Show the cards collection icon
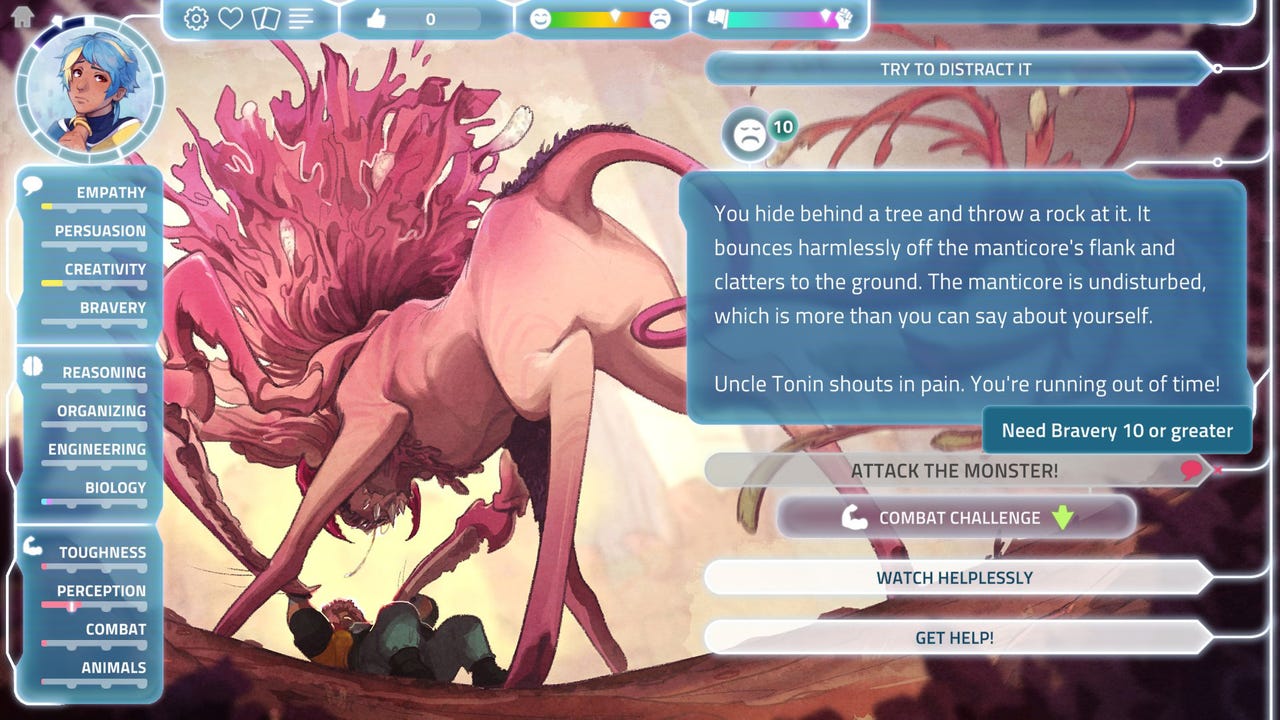Image resolution: width=1280 pixels, height=720 pixels. pos(265,18)
